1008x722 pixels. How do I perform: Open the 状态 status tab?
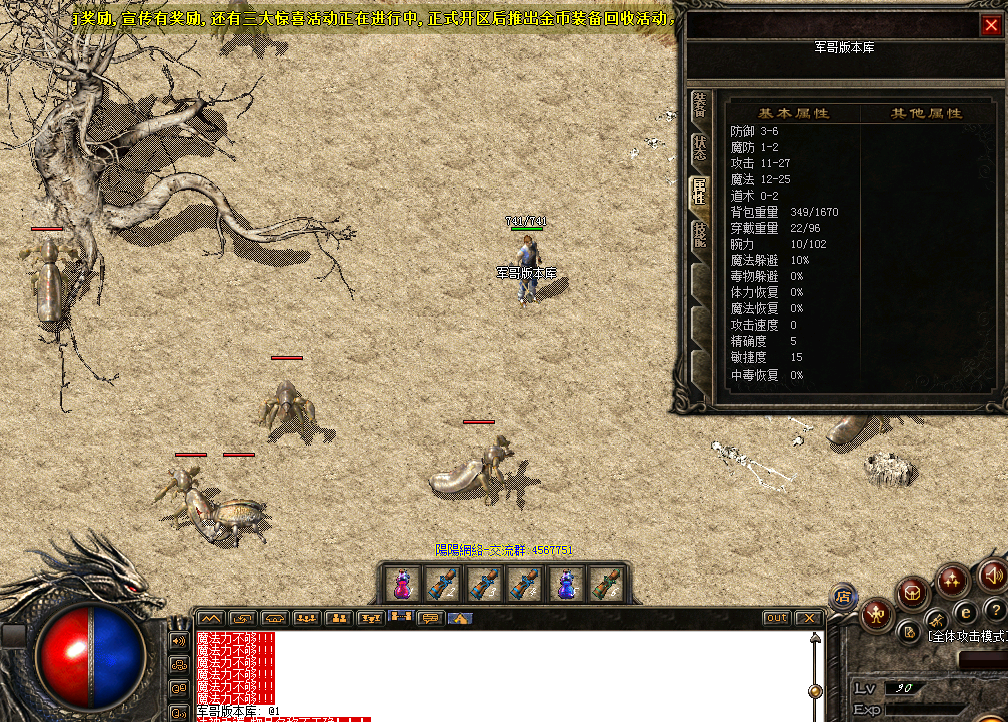click(x=700, y=148)
